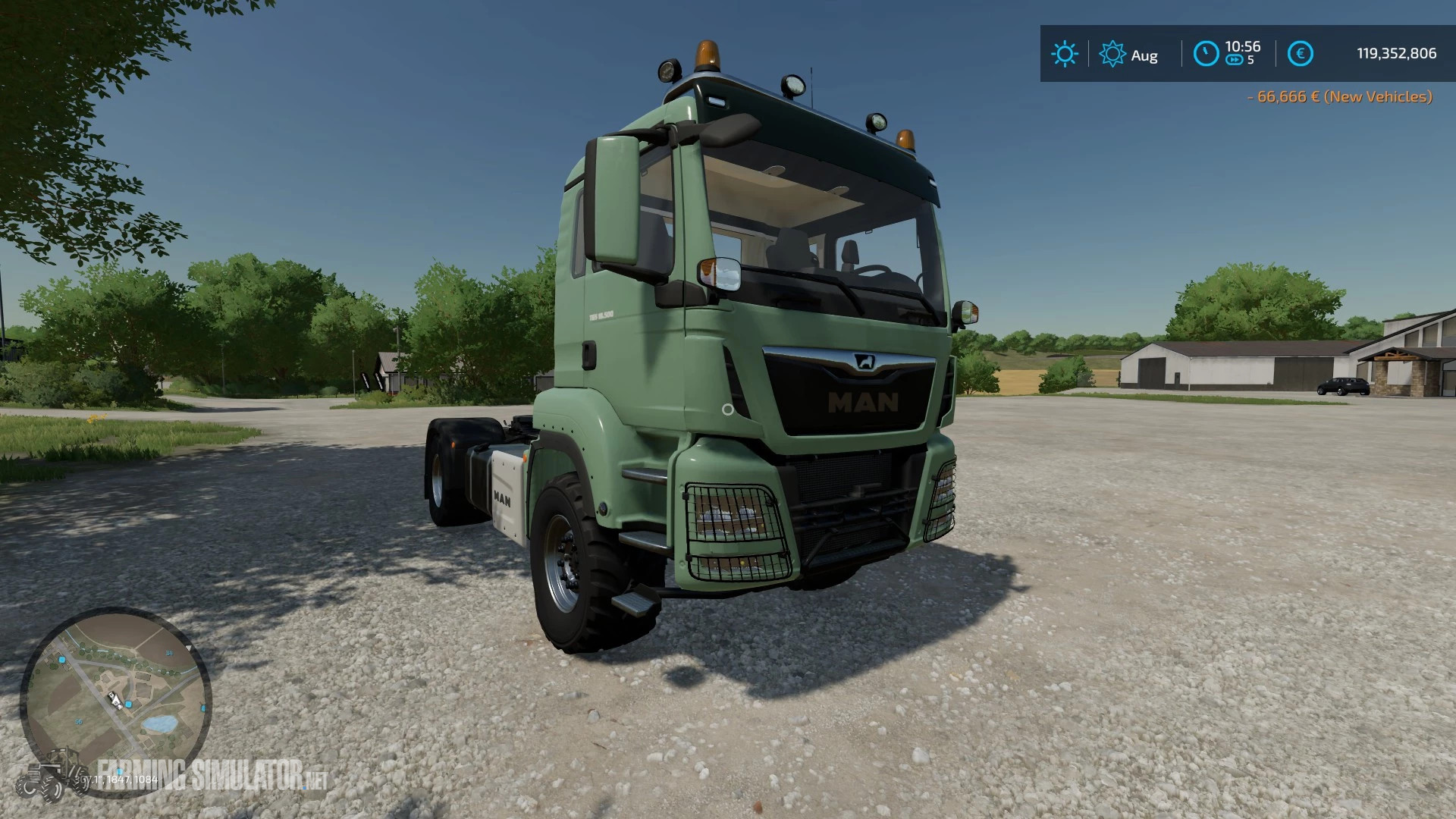The image size is (1456, 819).
Task: Click the clock icon in the HUD
Action: click(x=1207, y=53)
